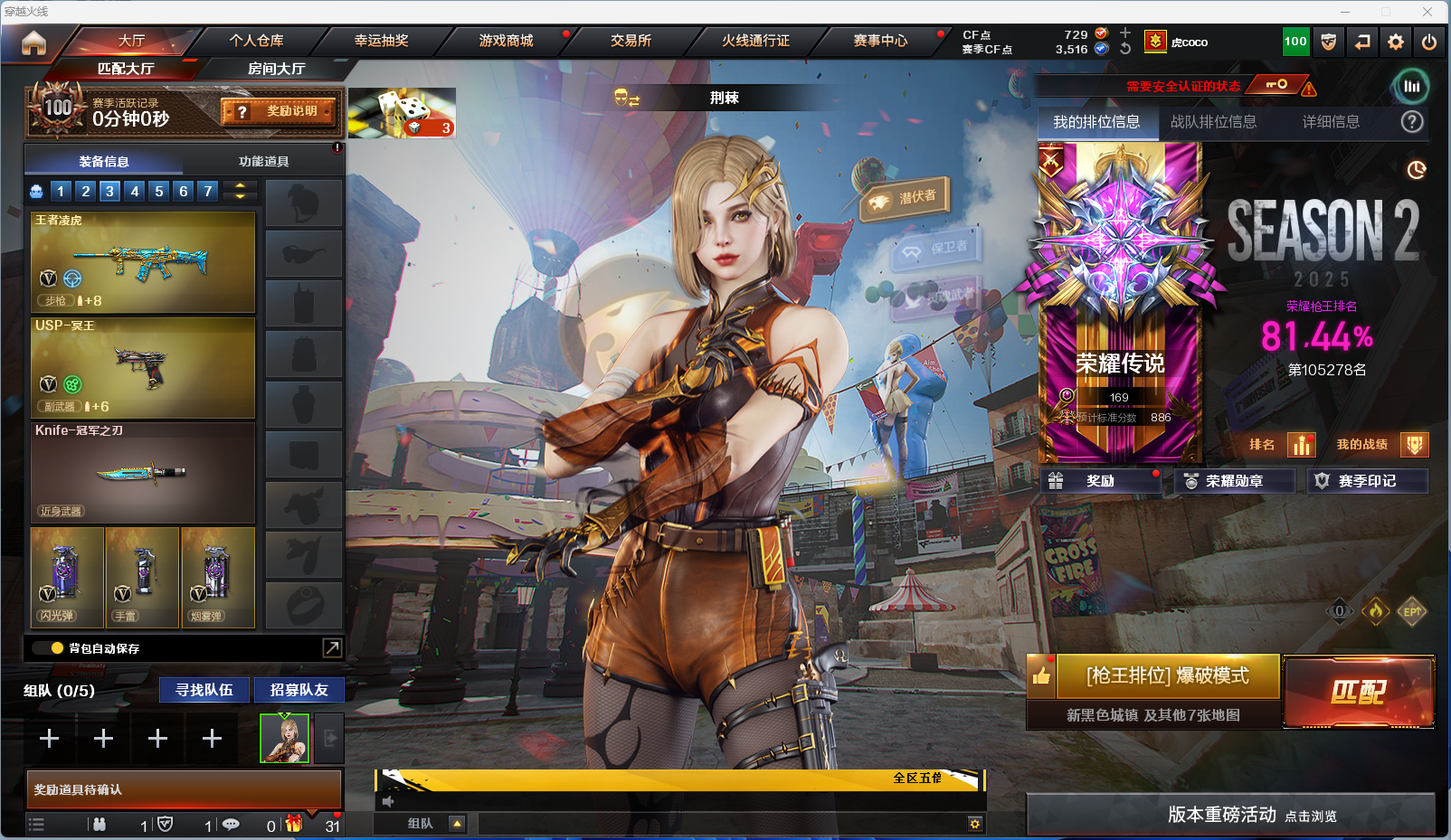This screenshot has width=1451, height=840.
Task: Switch to 功能道具 tab
Action: coord(263,161)
